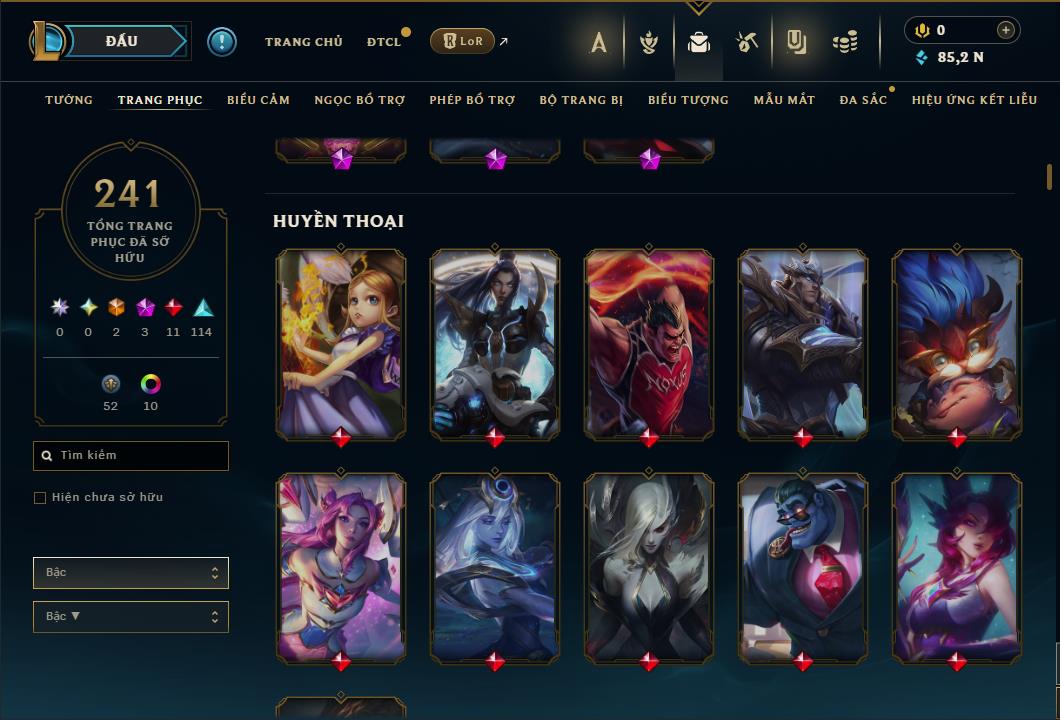Select the Annie skin with purple dress
Screen dimensions: 1060x720
pos(341,343)
